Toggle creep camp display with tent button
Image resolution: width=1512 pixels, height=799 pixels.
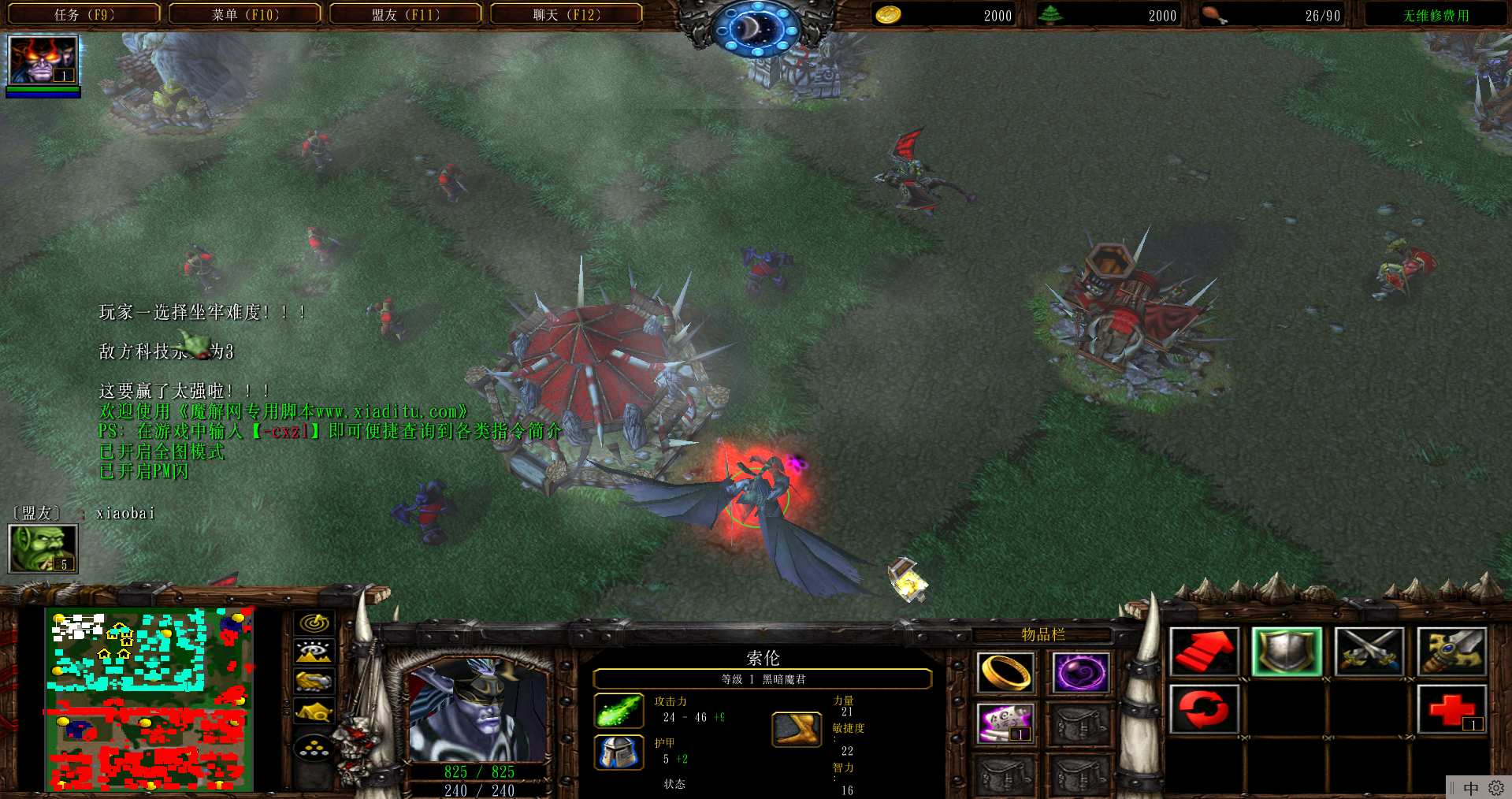point(314,712)
